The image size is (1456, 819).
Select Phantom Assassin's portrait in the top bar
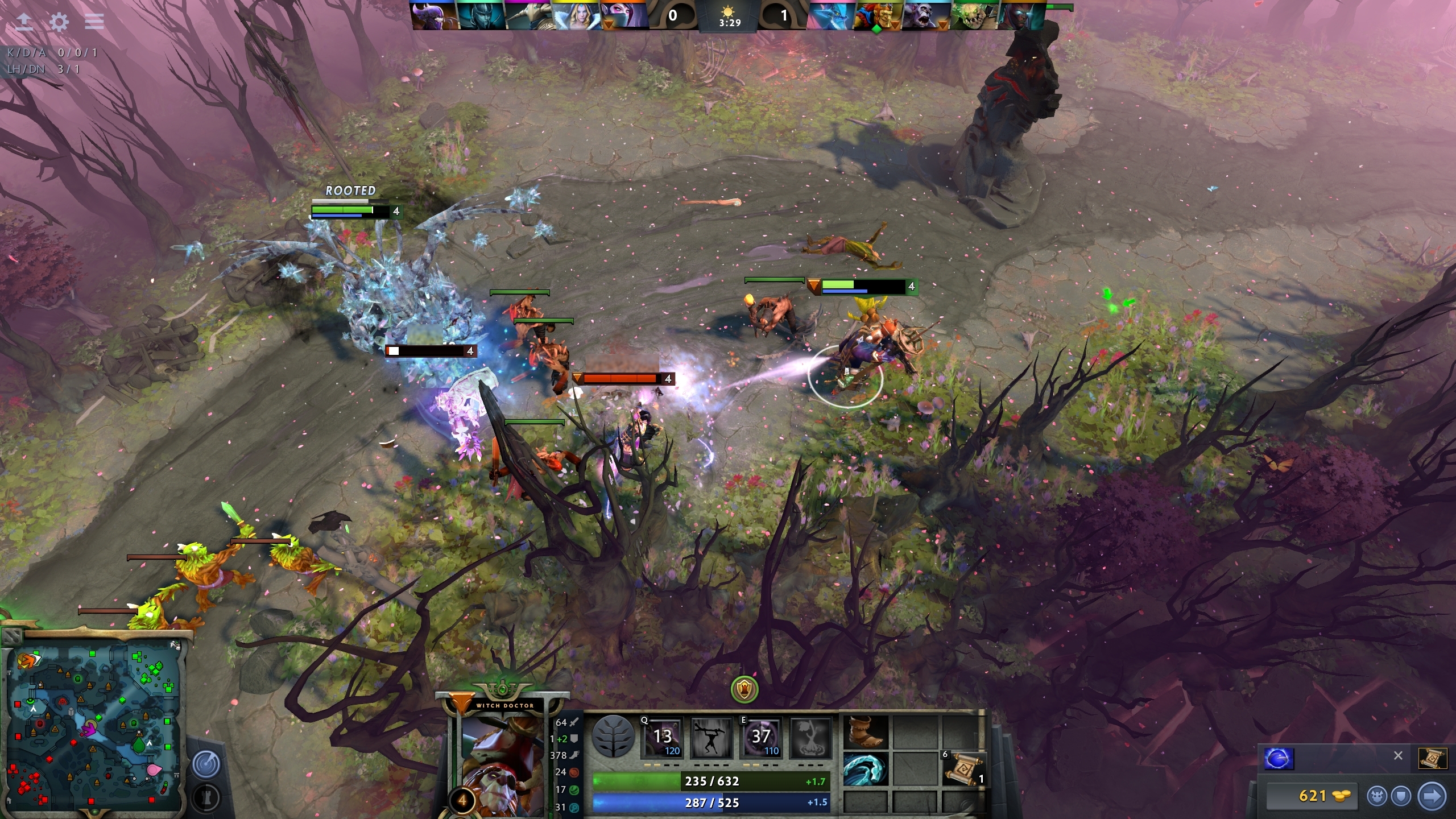pyautogui.click(x=482, y=16)
